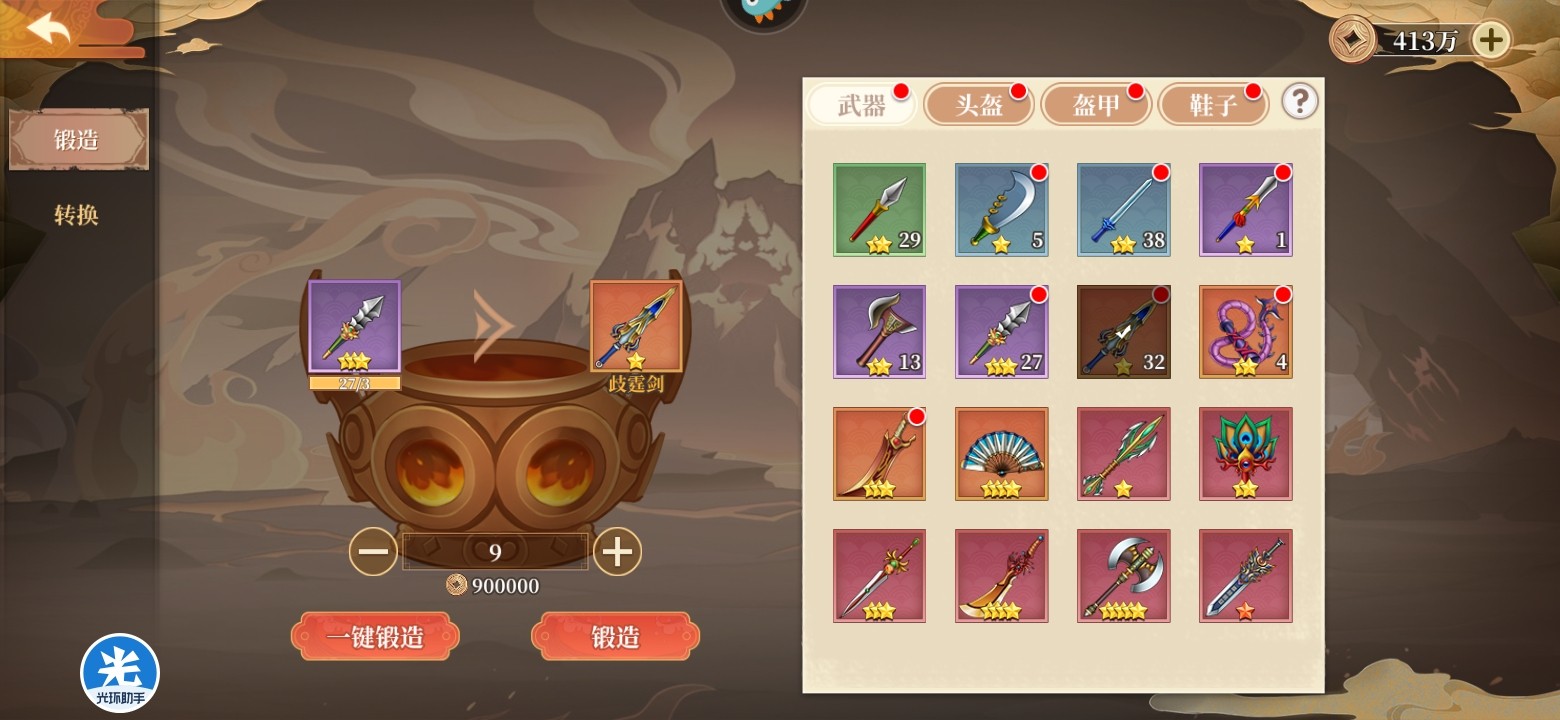
Task: Open the 光环助手 overlay icon
Action: (120, 673)
